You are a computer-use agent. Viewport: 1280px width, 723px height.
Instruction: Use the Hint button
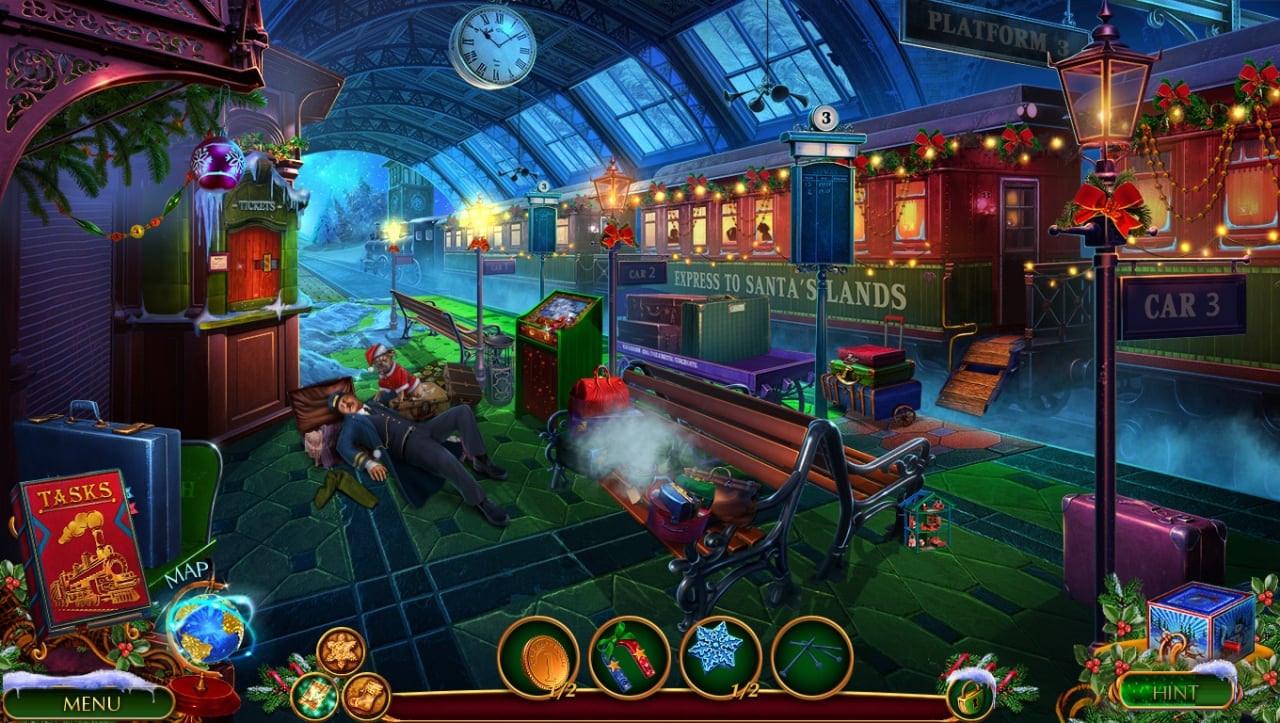[x=1174, y=691]
